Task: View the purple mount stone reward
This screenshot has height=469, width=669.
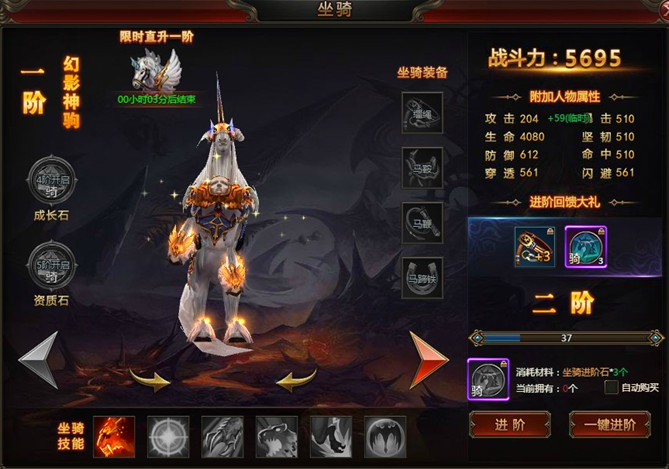Action: 585,246
